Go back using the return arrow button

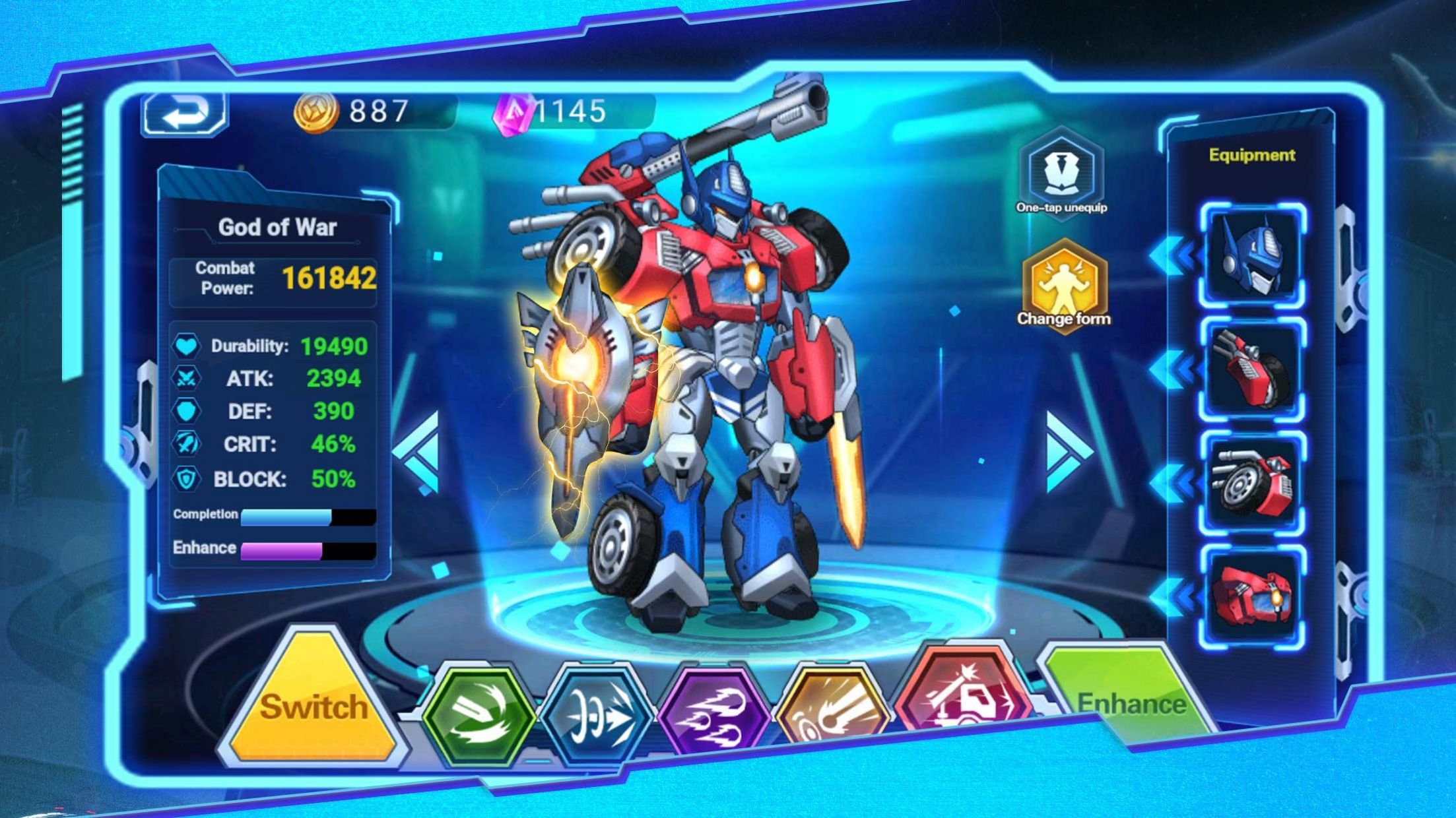pyautogui.click(x=184, y=113)
